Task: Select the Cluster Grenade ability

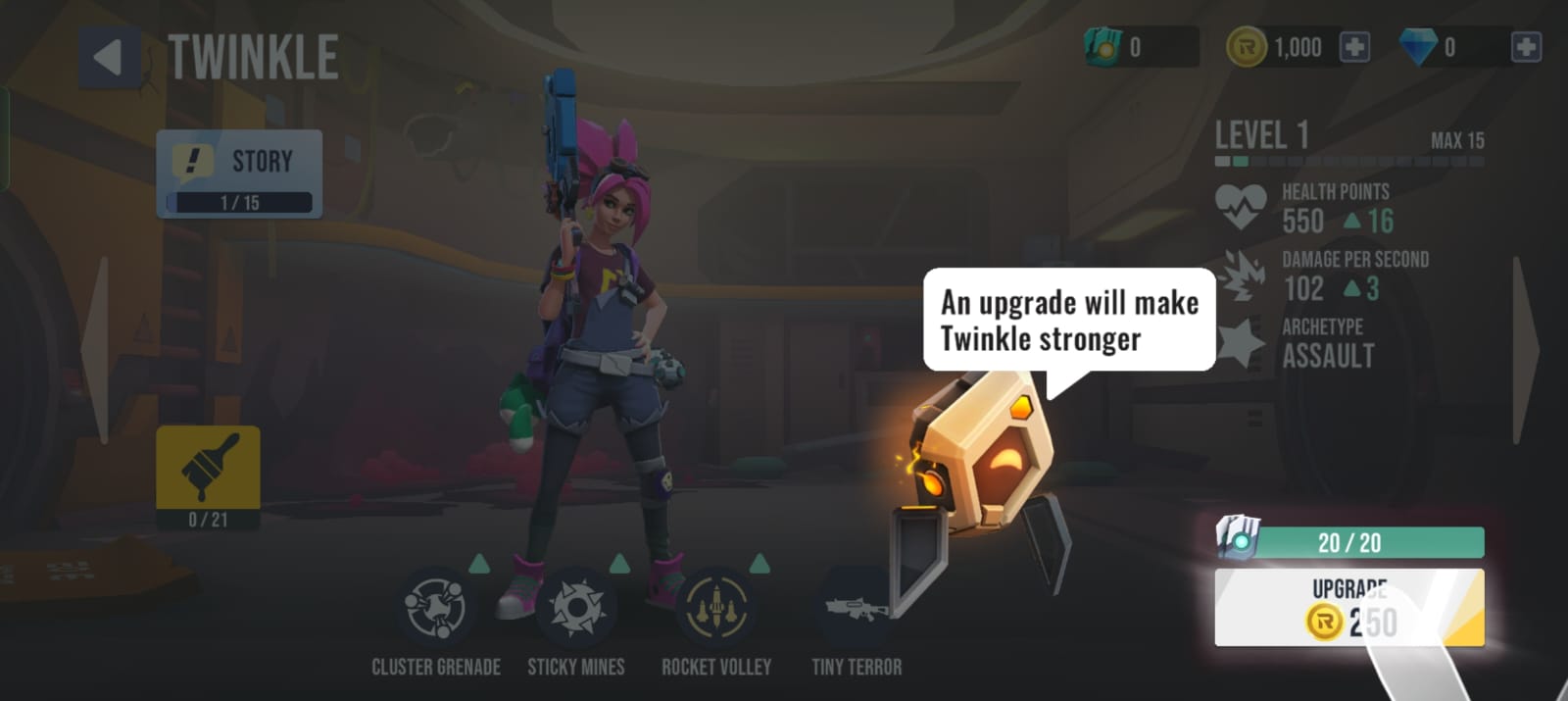Action: tap(435, 608)
